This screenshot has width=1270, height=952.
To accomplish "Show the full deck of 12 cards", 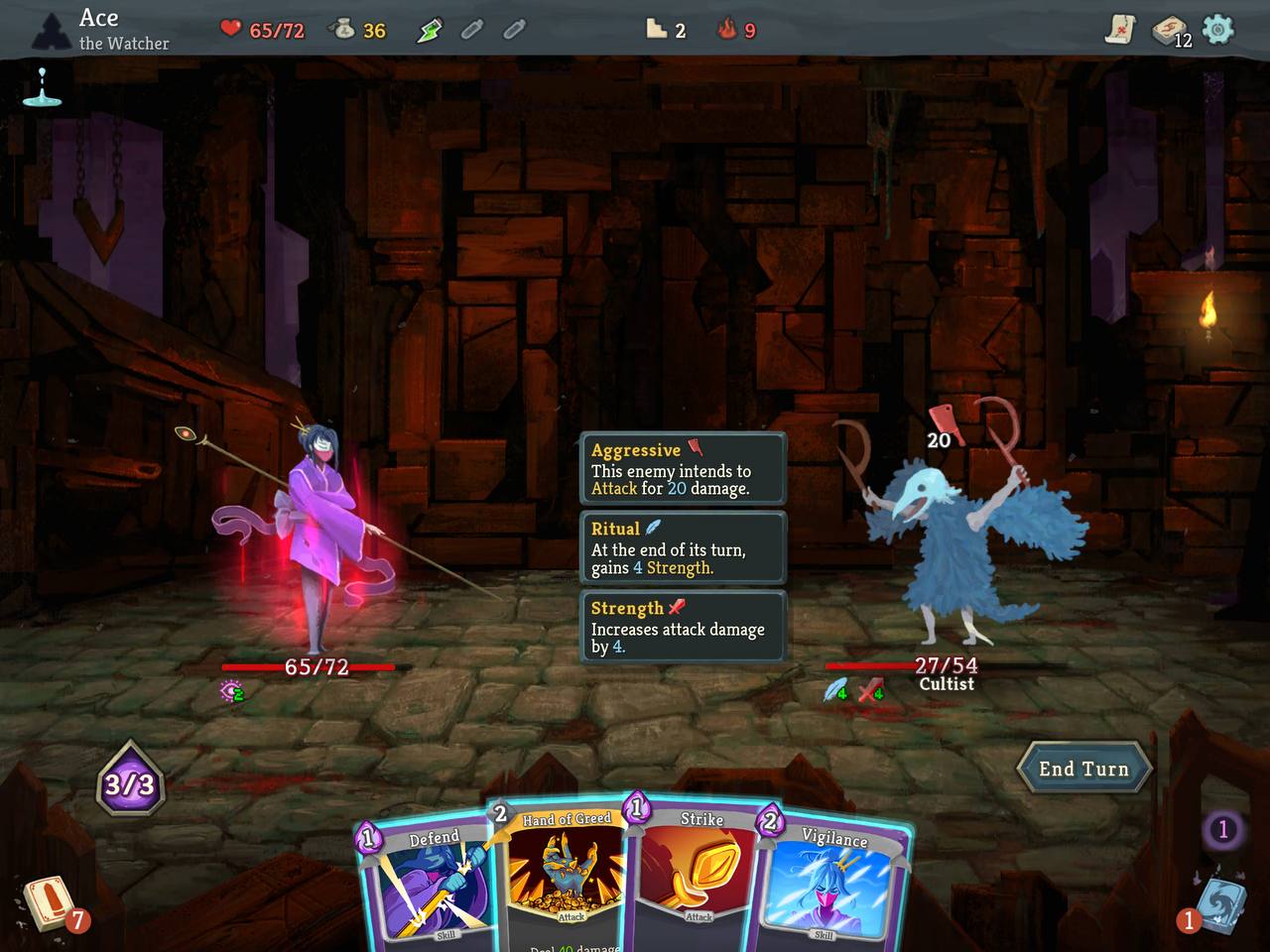I will point(1171,31).
